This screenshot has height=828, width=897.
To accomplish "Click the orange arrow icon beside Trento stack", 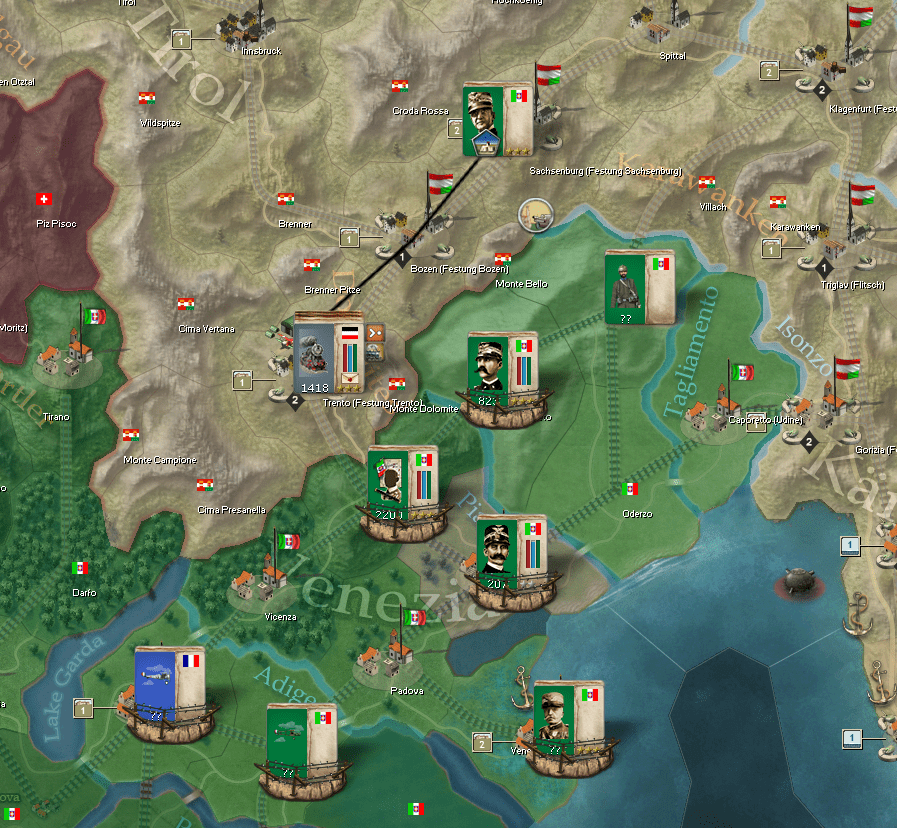I will pyautogui.click(x=376, y=333).
